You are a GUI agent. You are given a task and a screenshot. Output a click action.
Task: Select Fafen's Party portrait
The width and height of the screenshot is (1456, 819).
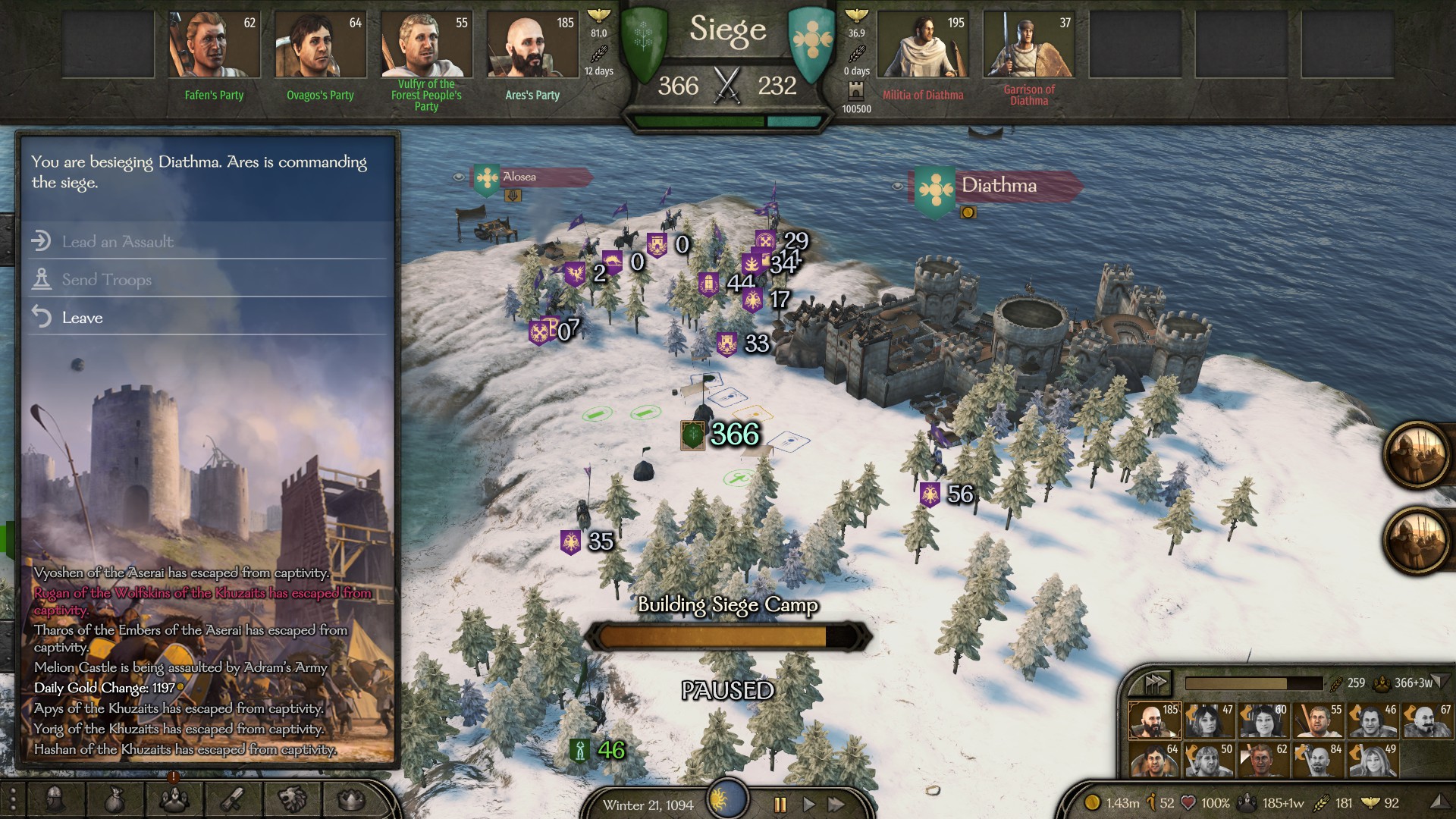(x=214, y=45)
